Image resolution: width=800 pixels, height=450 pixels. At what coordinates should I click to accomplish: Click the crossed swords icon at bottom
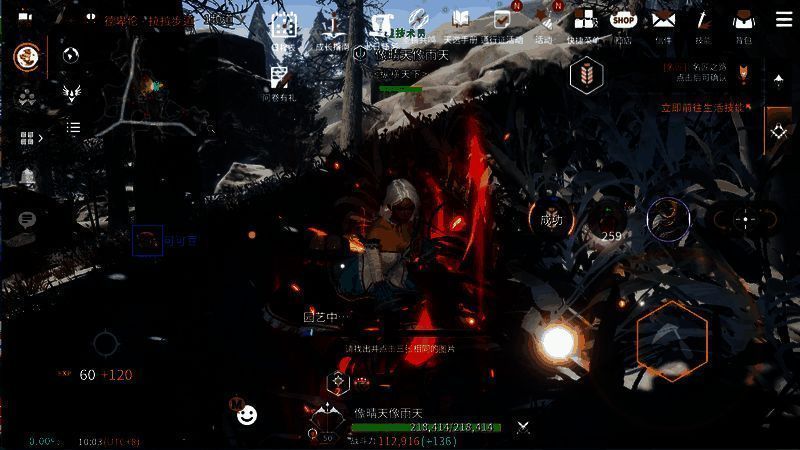coord(523,427)
